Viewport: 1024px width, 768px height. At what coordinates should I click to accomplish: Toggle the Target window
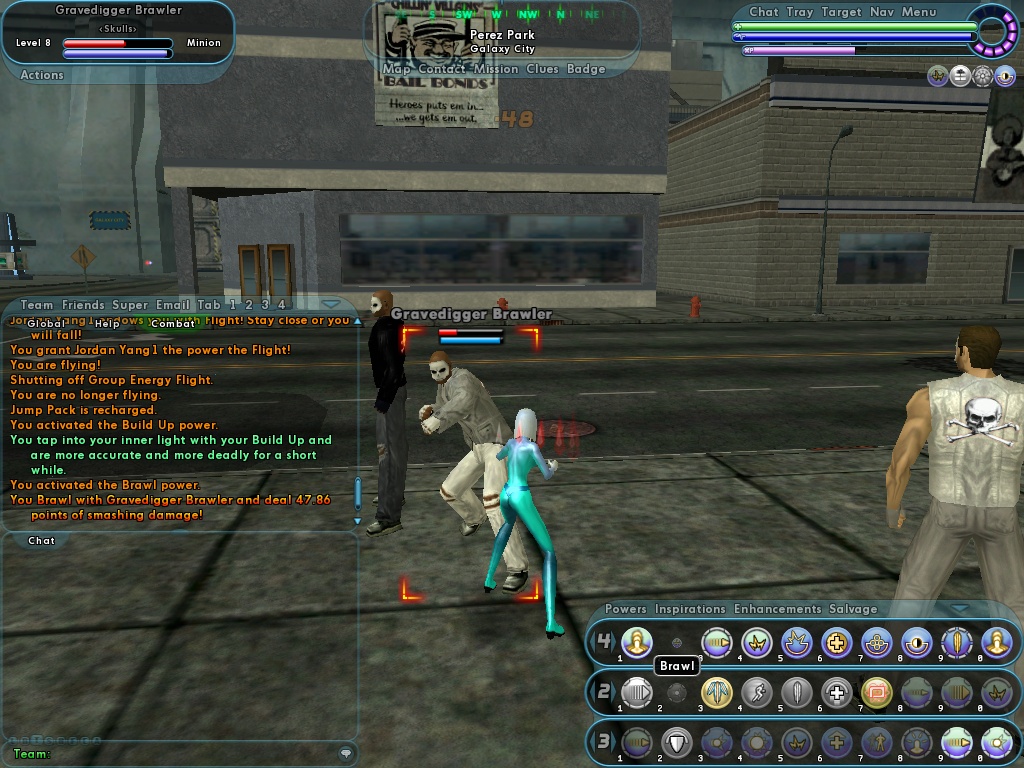841,12
